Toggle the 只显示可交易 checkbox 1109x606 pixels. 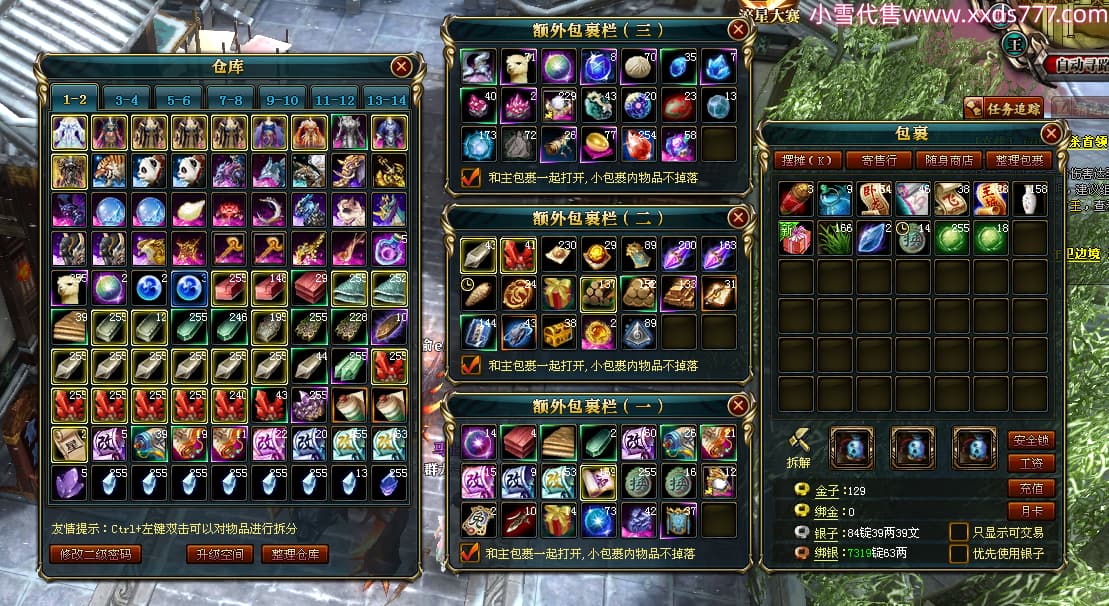(x=958, y=532)
